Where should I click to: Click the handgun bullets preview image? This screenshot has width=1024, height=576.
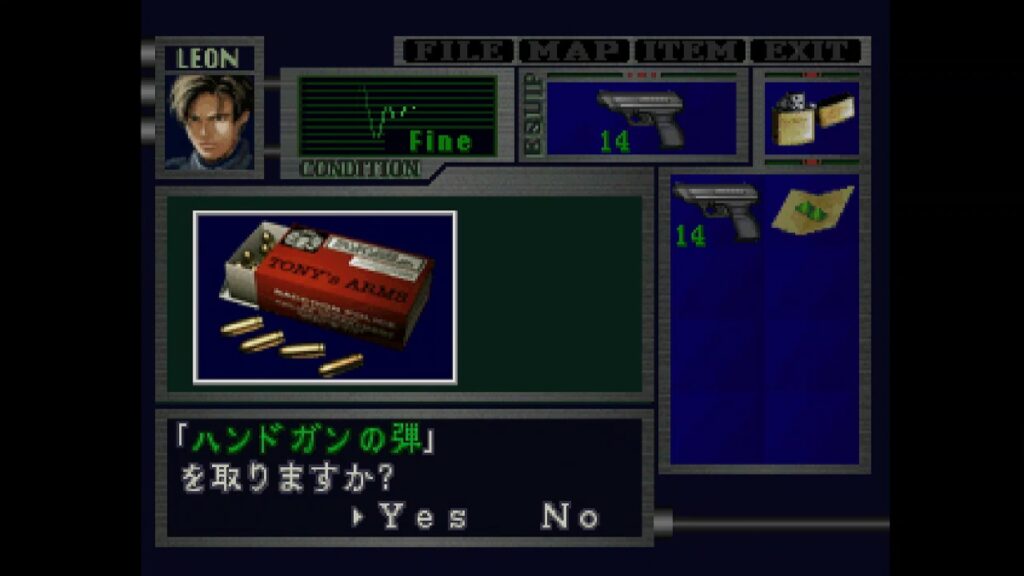coord(325,297)
